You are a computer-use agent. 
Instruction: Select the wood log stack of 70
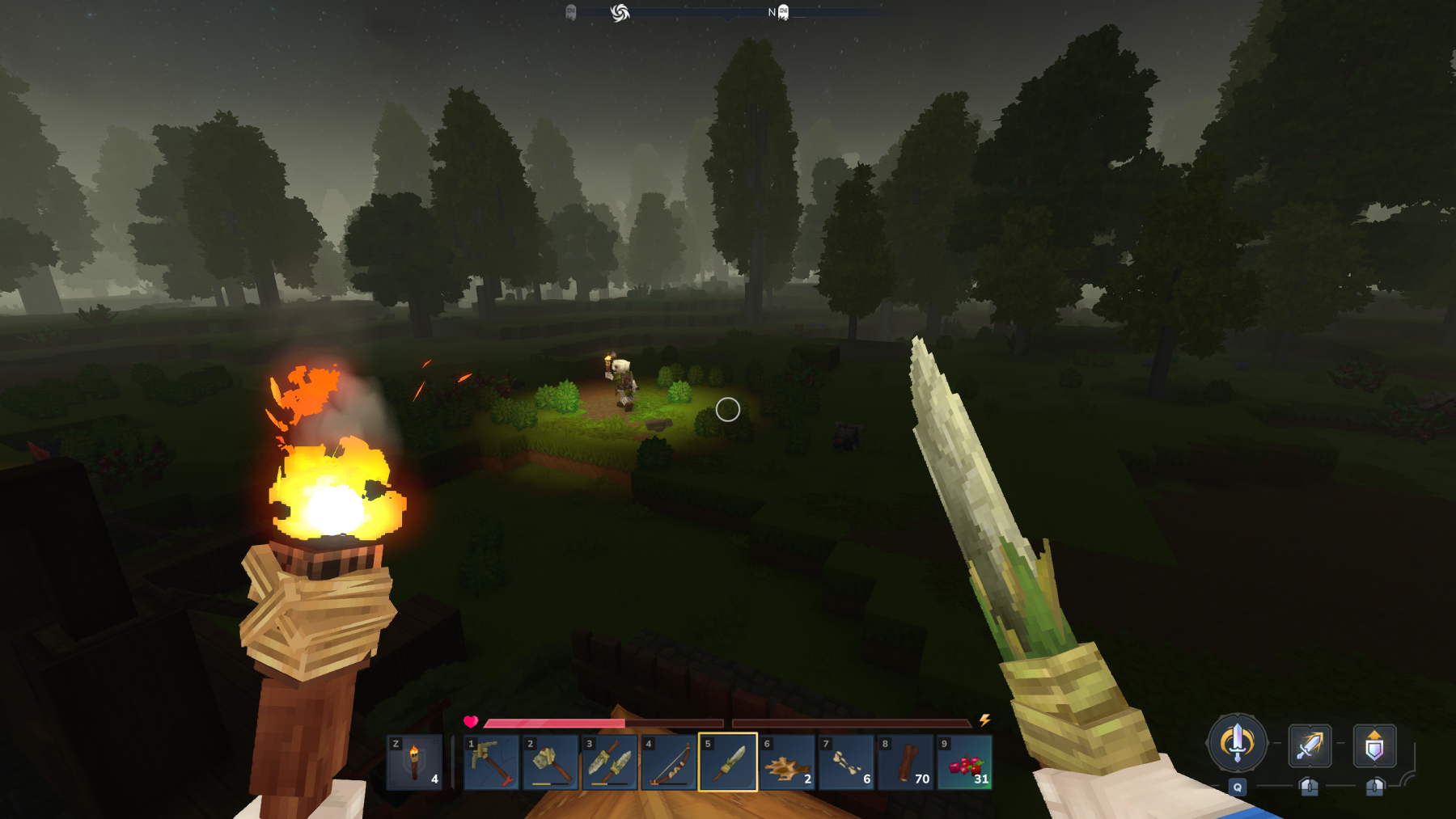(905, 762)
